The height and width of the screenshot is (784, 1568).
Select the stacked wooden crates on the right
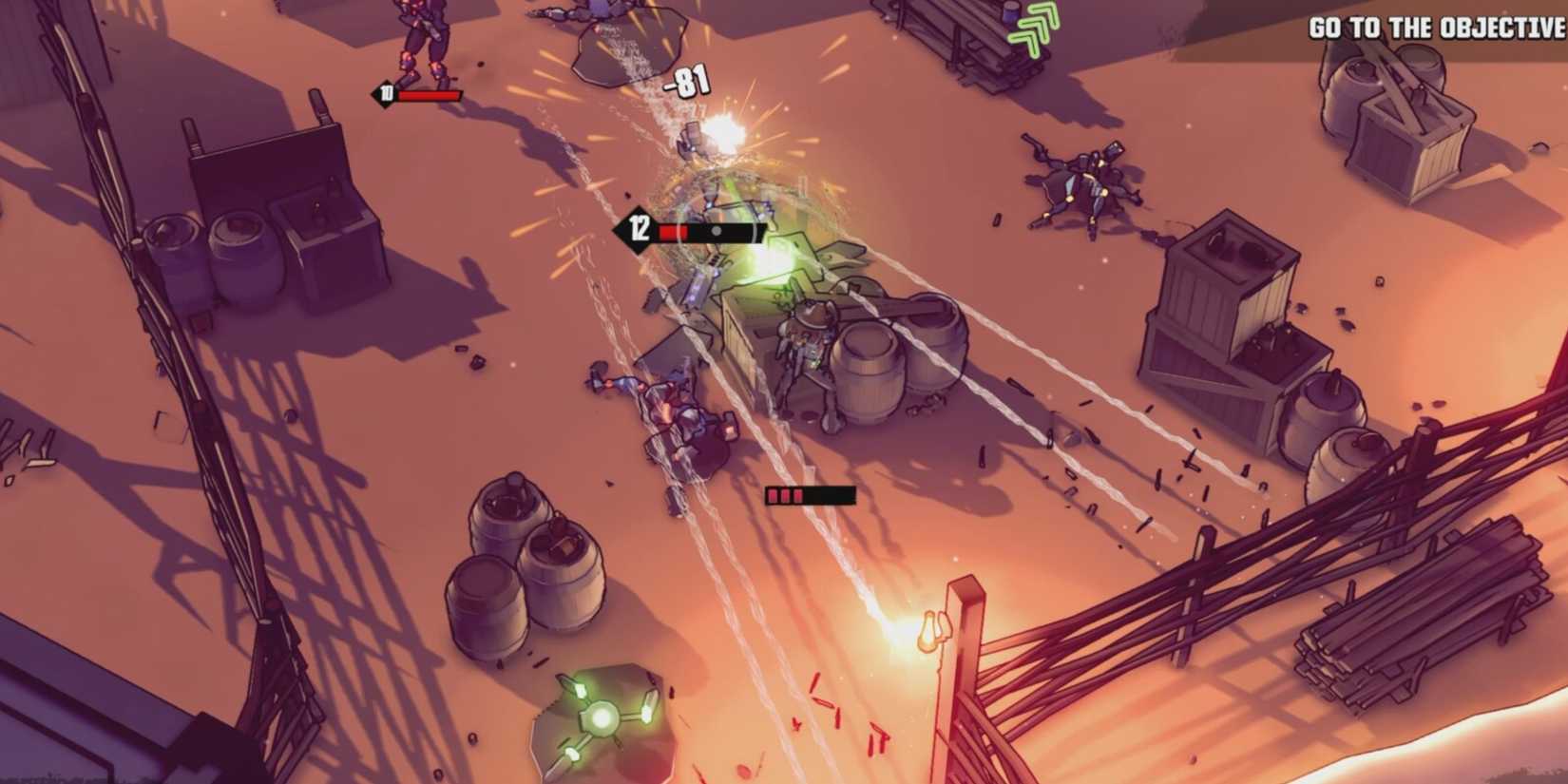1226,304
